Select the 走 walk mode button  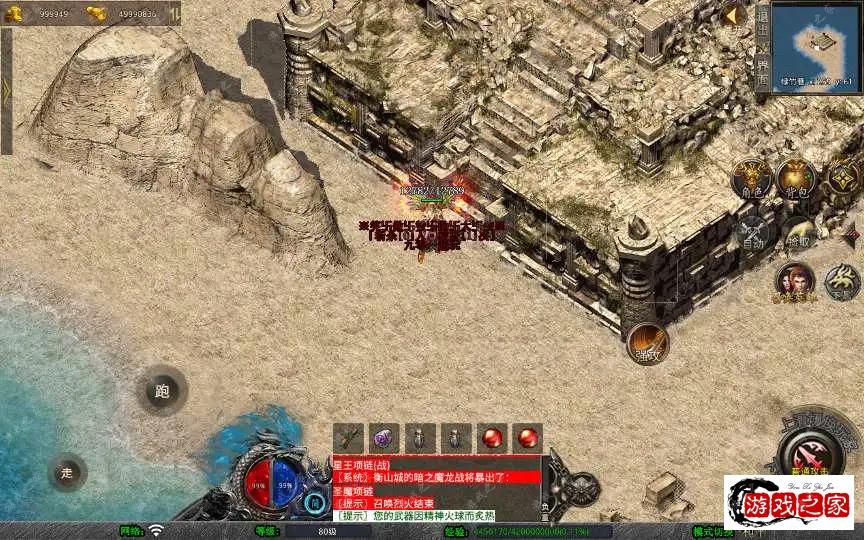67,472
